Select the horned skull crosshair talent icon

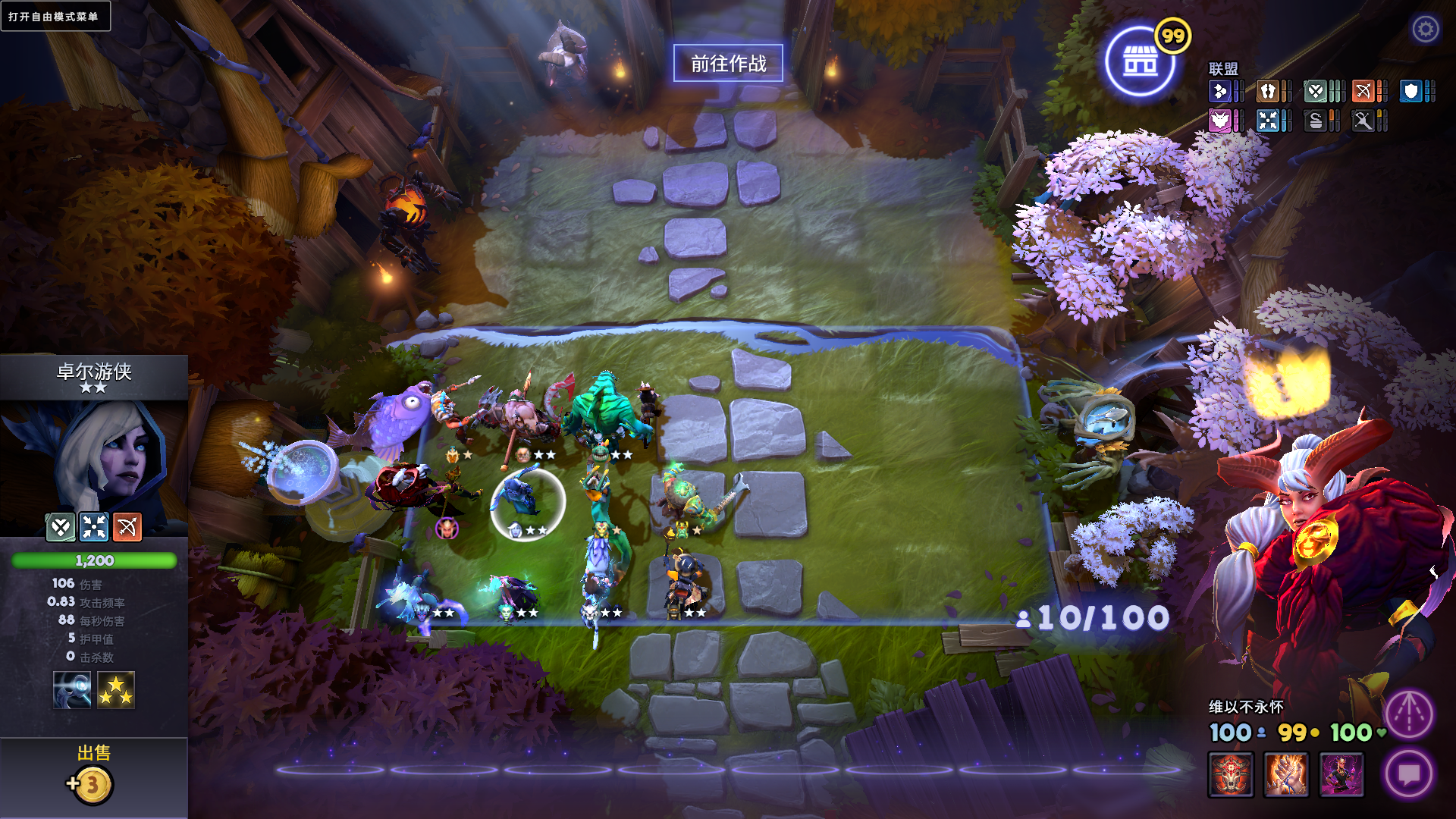tap(1231, 774)
